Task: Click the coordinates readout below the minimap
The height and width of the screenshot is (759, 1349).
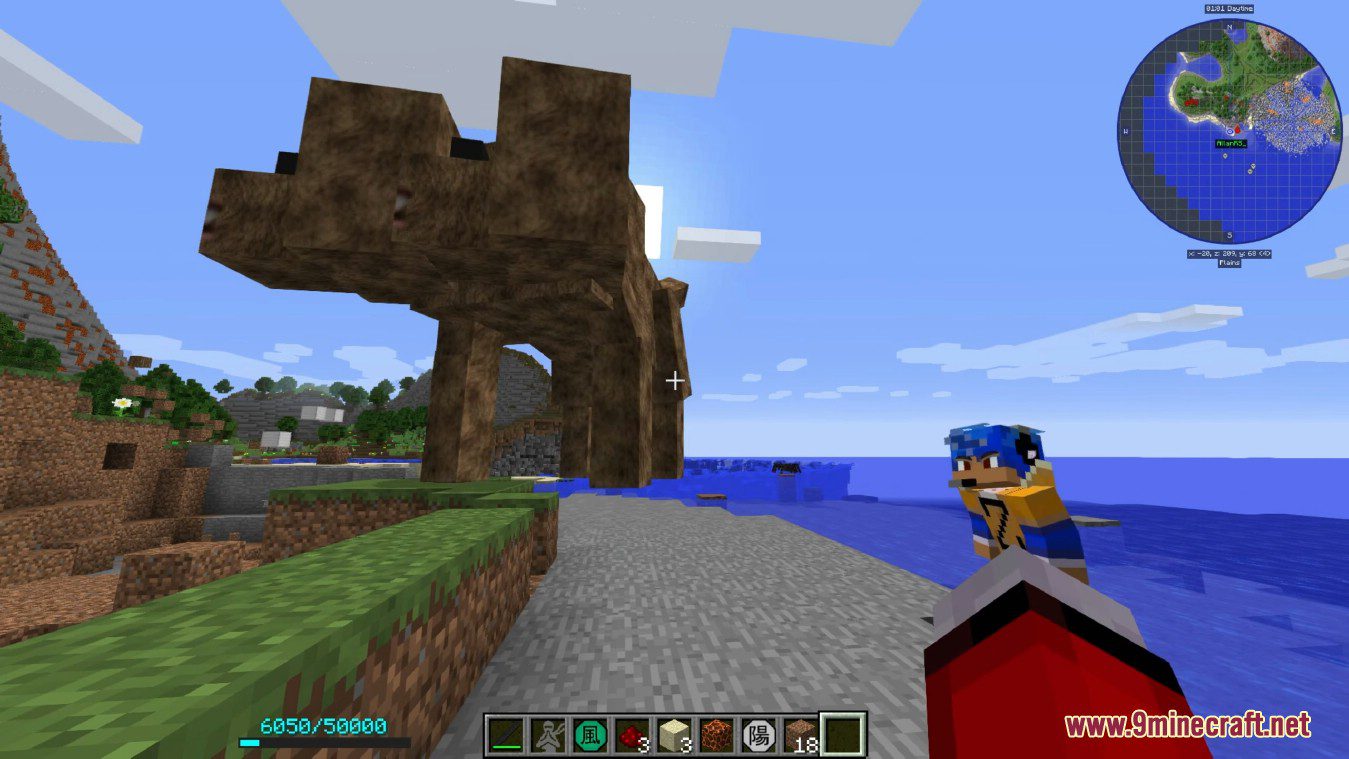Action: pos(1229,253)
